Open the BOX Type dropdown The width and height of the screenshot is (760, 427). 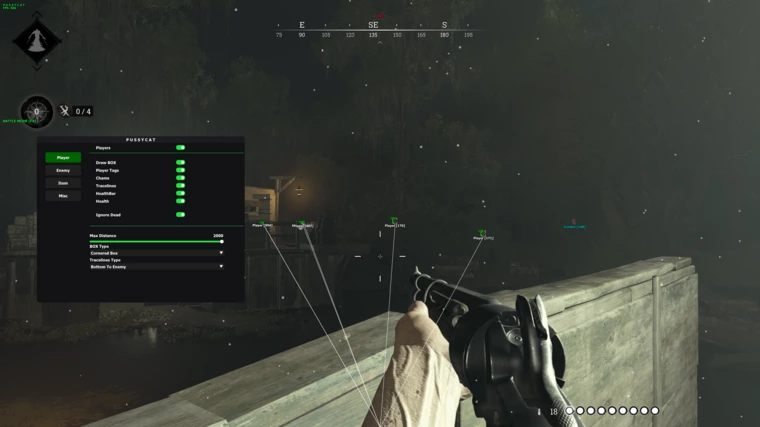click(156, 253)
